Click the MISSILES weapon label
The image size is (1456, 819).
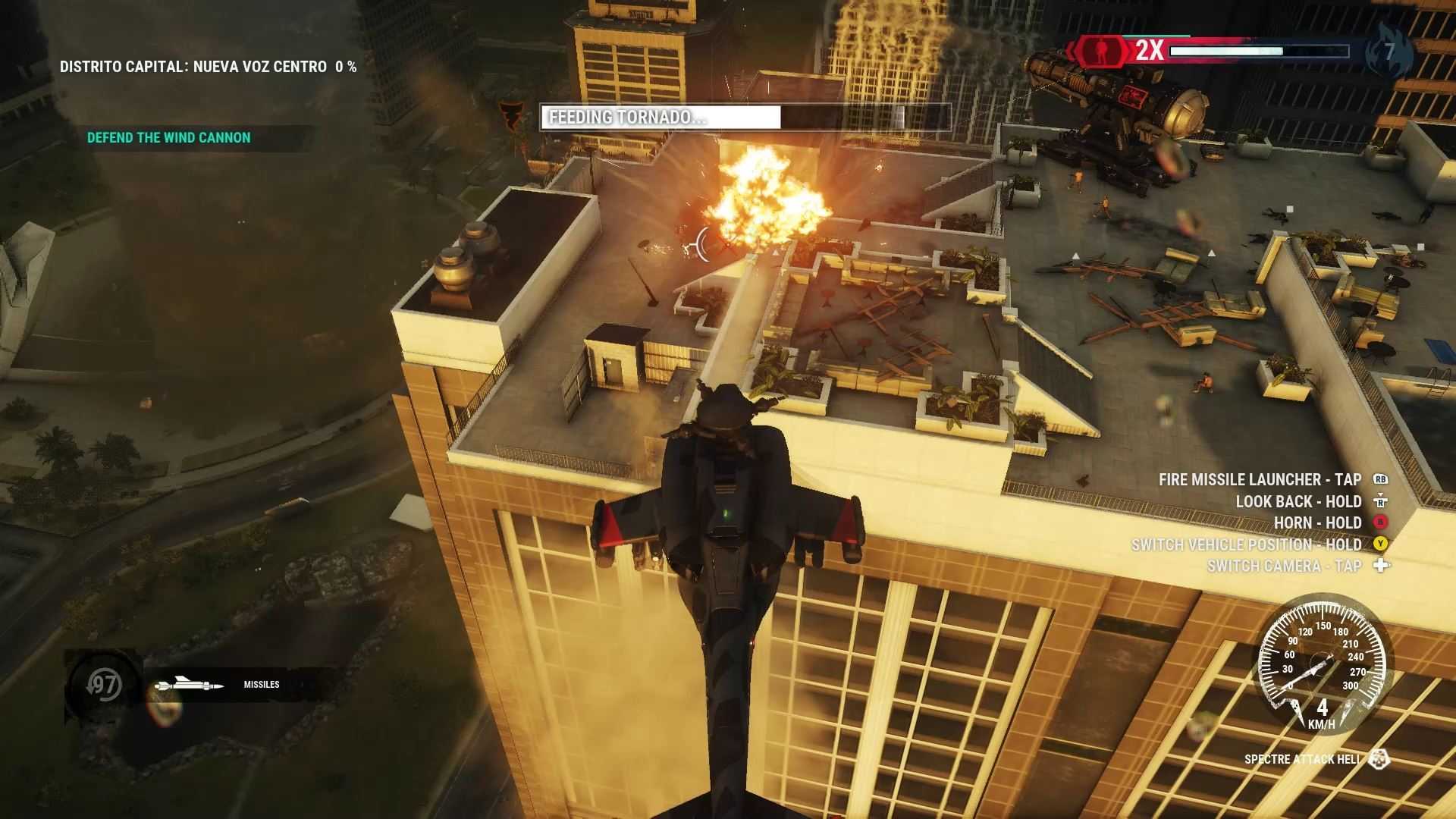pos(261,684)
